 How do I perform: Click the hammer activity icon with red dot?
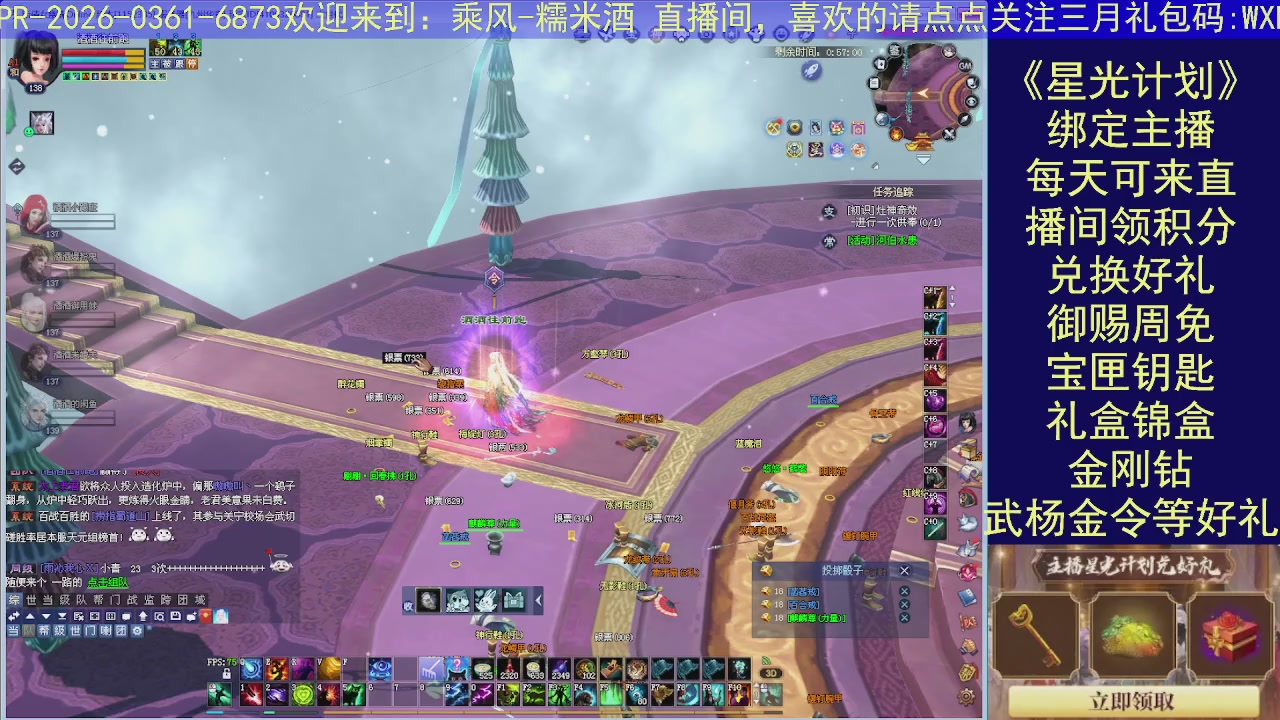772,125
